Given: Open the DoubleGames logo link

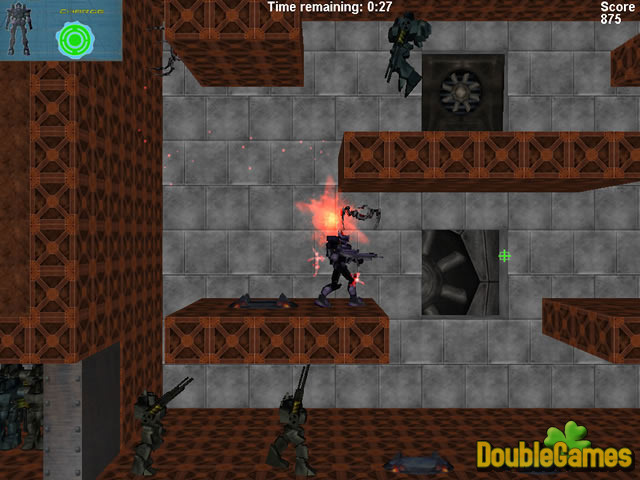Looking at the screenshot, I should 554,452.
